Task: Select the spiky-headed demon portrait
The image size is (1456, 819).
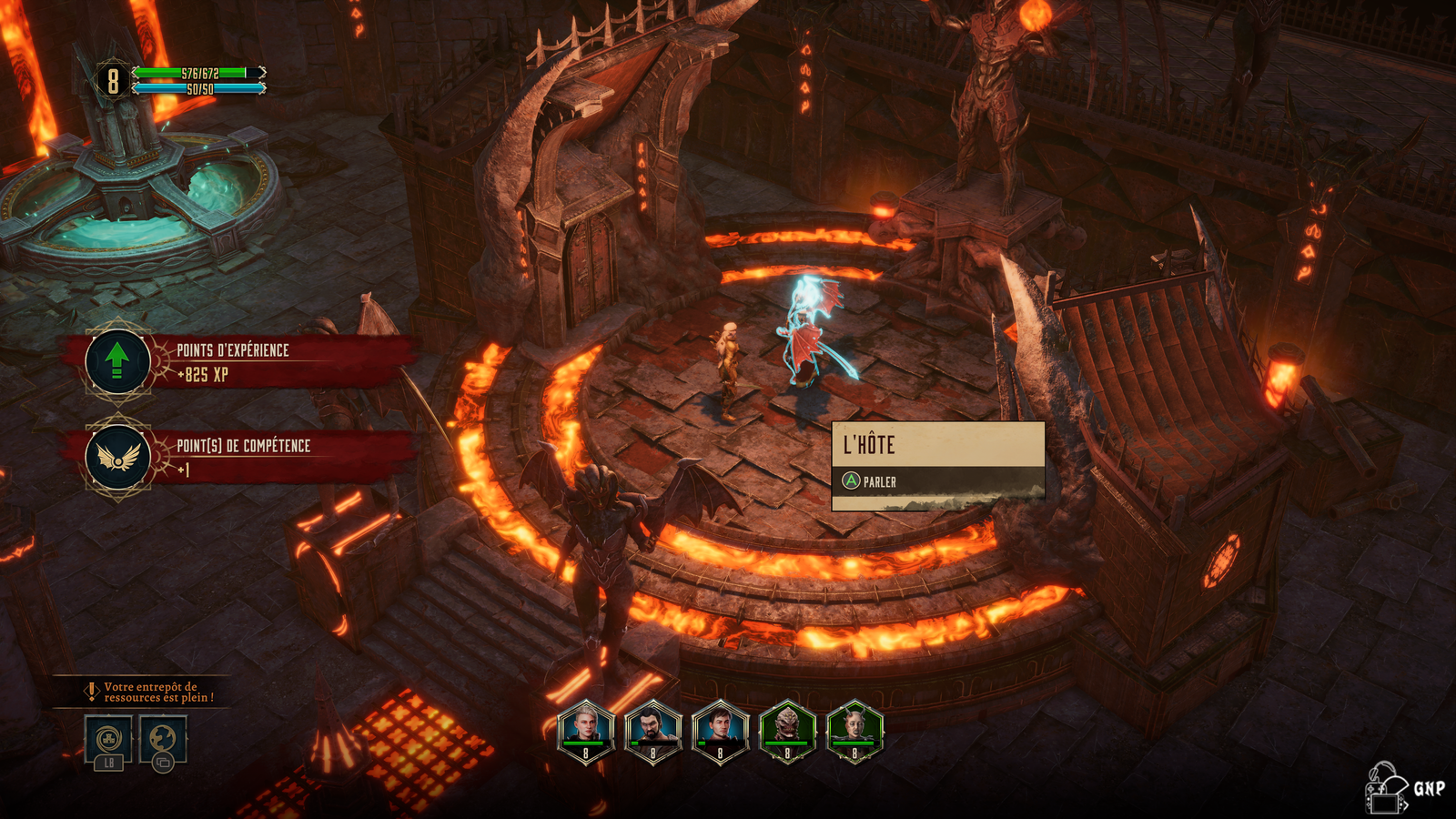Action: (x=787, y=730)
